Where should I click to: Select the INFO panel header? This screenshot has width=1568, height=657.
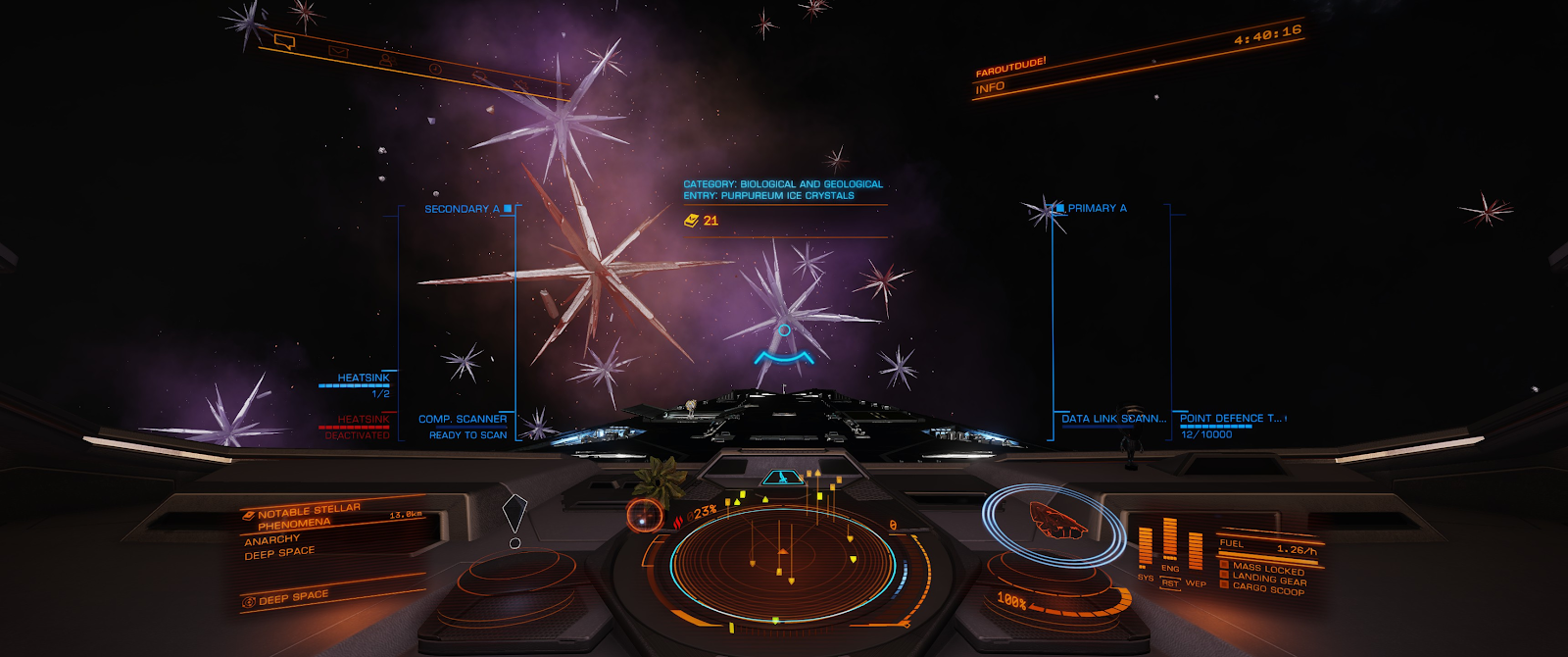coord(990,87)
